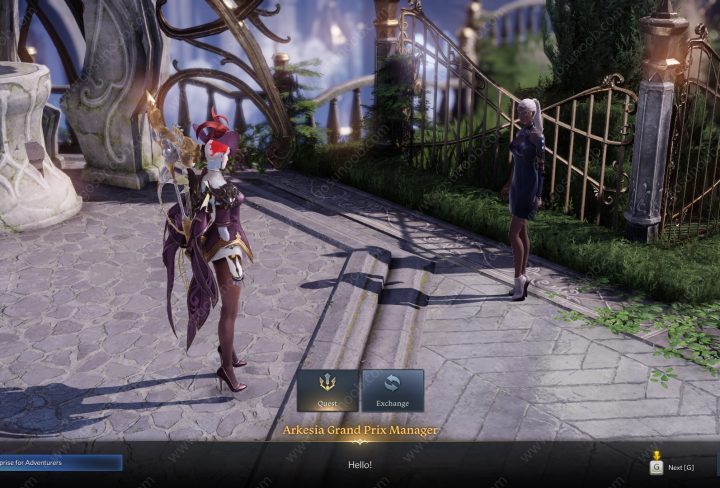Choose the Exchange option

(x=392, y=390)
